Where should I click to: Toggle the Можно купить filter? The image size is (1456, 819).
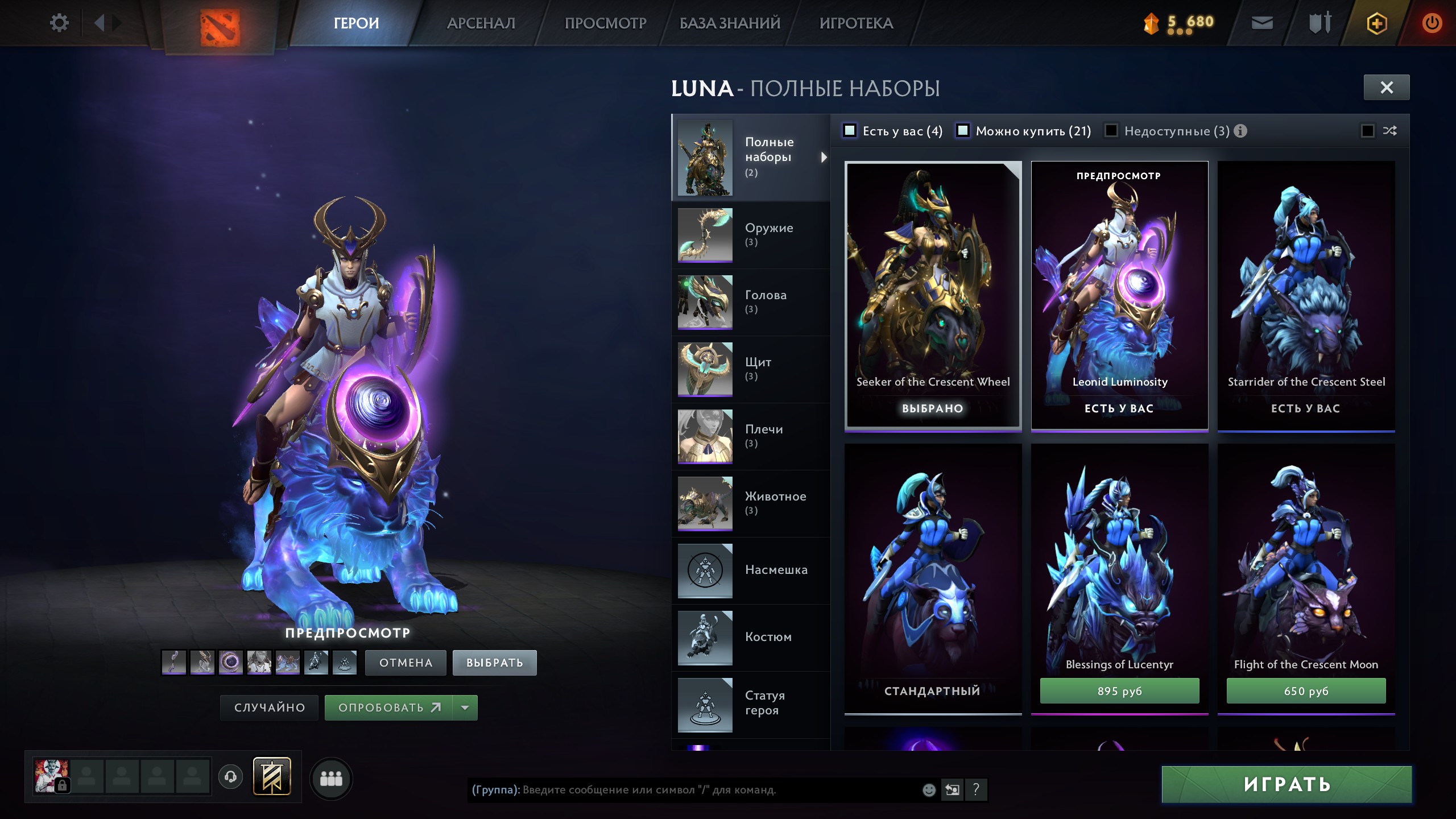click(x=963, y=131)
